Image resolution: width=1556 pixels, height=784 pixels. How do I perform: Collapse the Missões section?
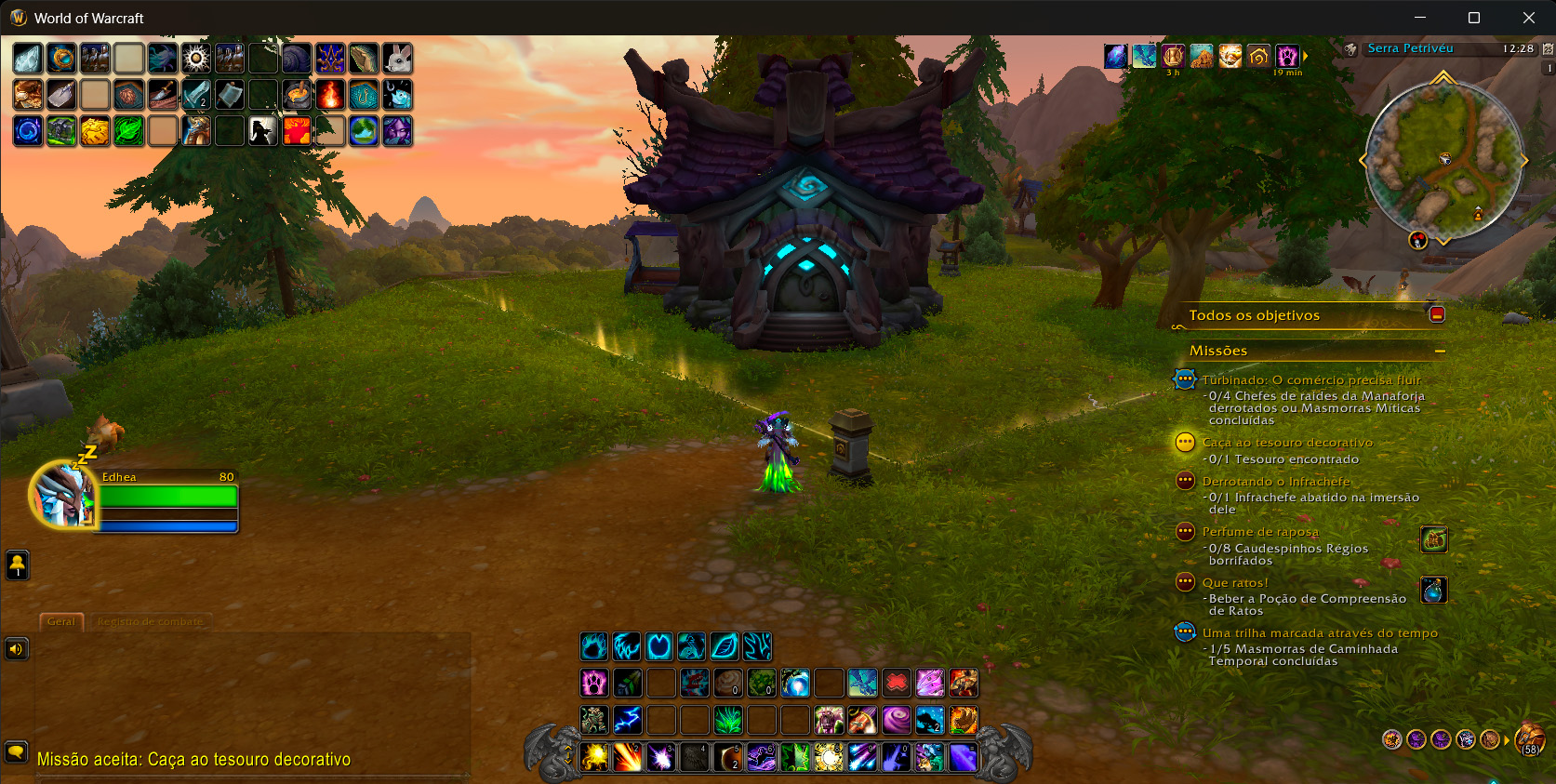pyautogui.click(x=1440, y=352)
